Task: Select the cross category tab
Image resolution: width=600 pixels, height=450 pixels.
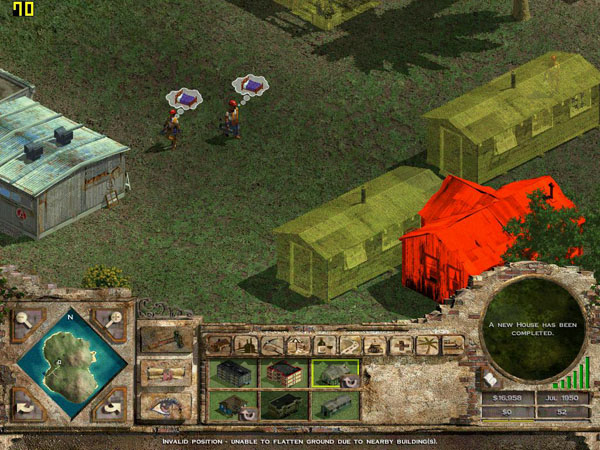Action: click(401, 345)
